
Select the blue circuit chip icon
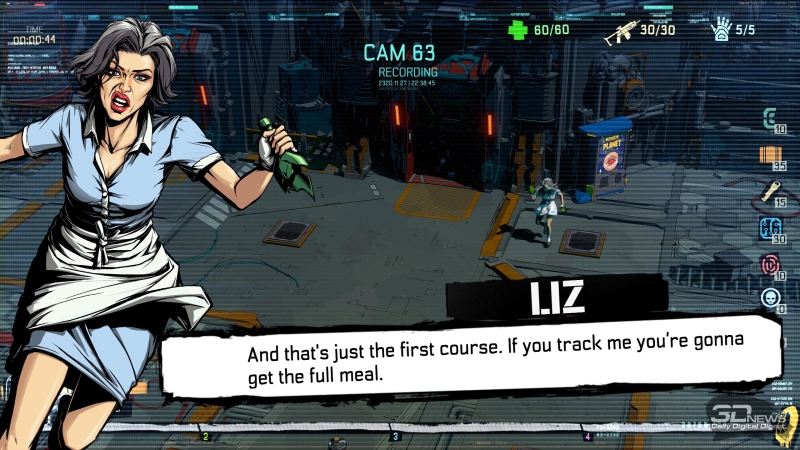coord(770,228)
